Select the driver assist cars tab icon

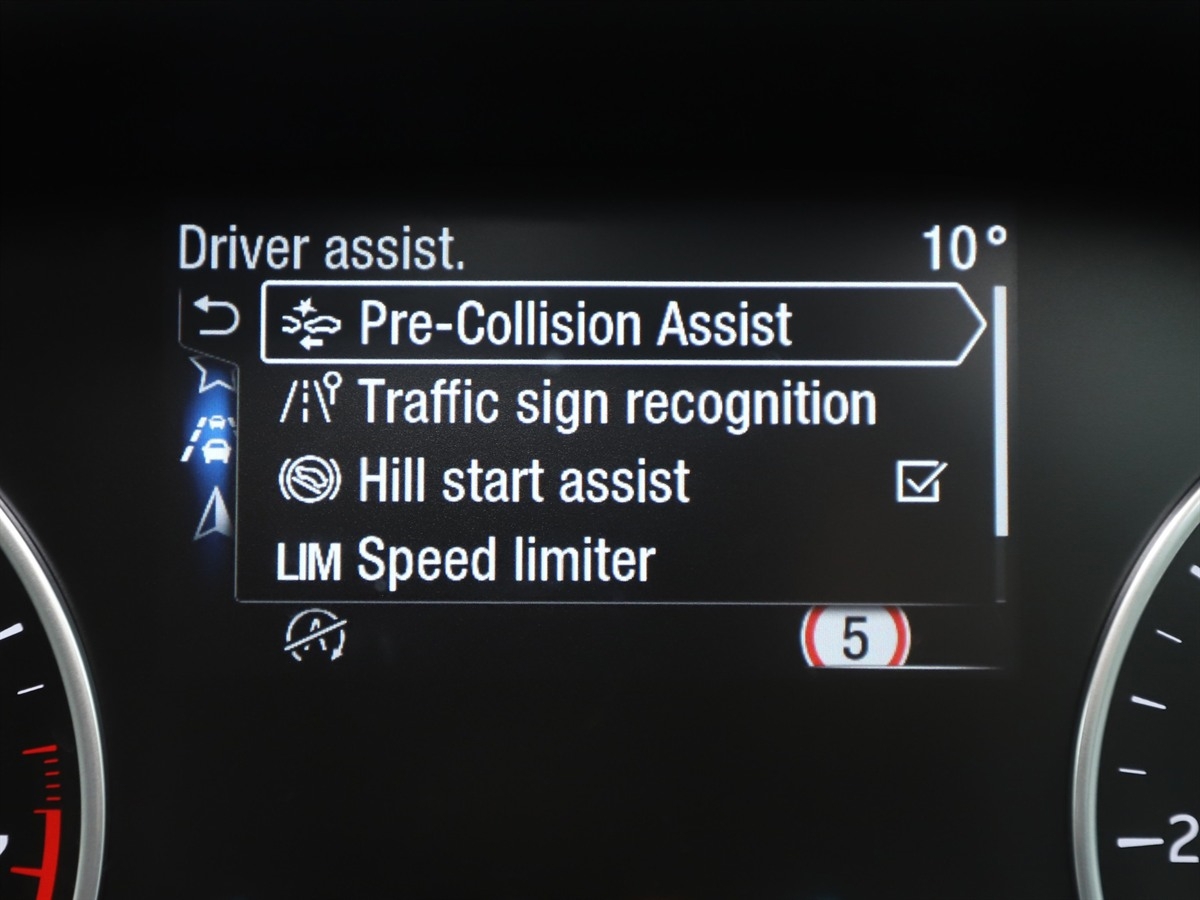coord(212,437)
